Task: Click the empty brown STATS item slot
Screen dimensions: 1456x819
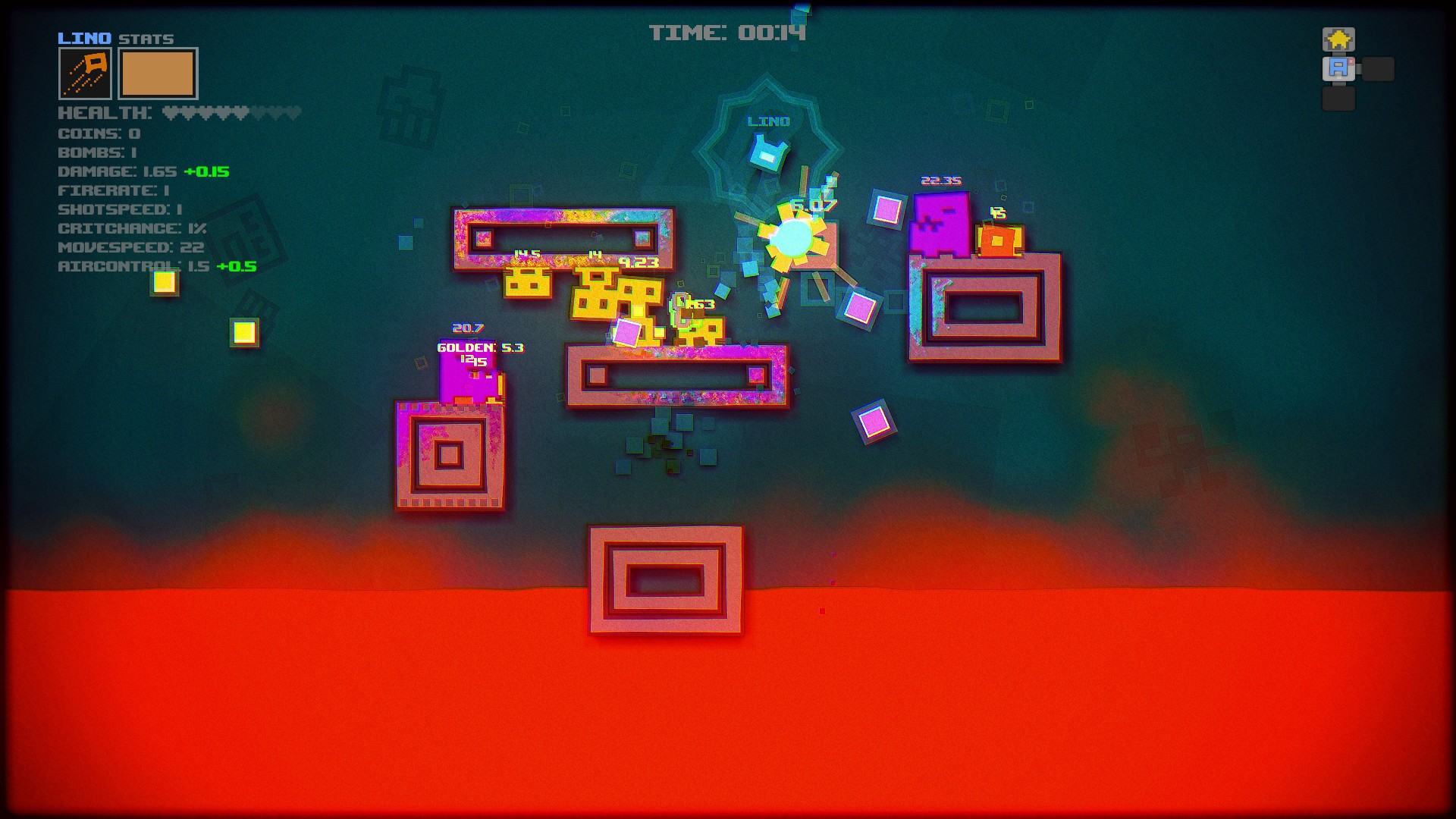Action: coord(158,74)
